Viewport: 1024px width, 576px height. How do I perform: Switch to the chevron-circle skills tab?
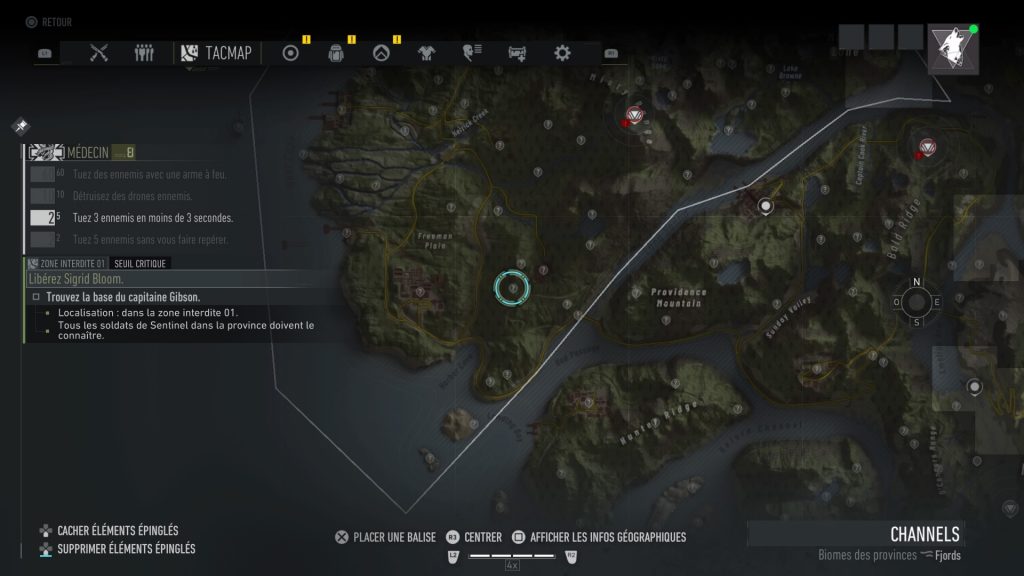point(380,53)
